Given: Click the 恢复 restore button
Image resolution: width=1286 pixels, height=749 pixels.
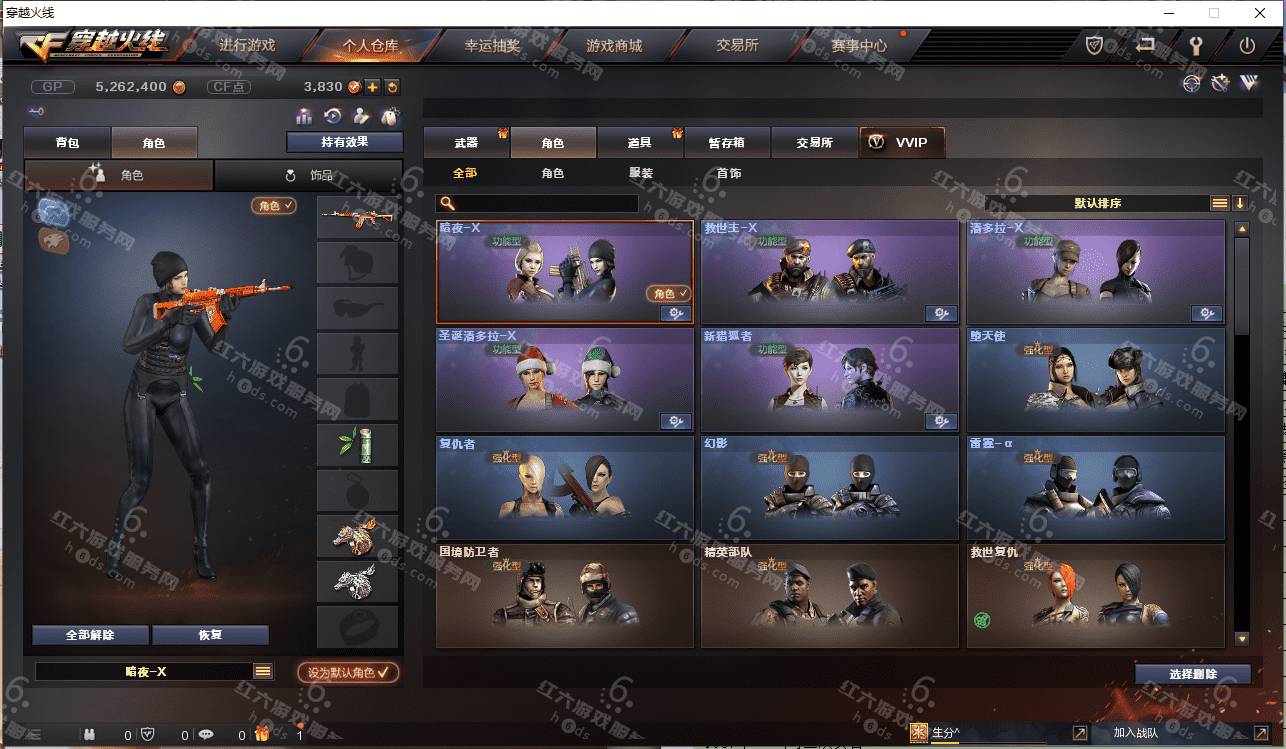Looking at the screenshot, I should point(210,635).
